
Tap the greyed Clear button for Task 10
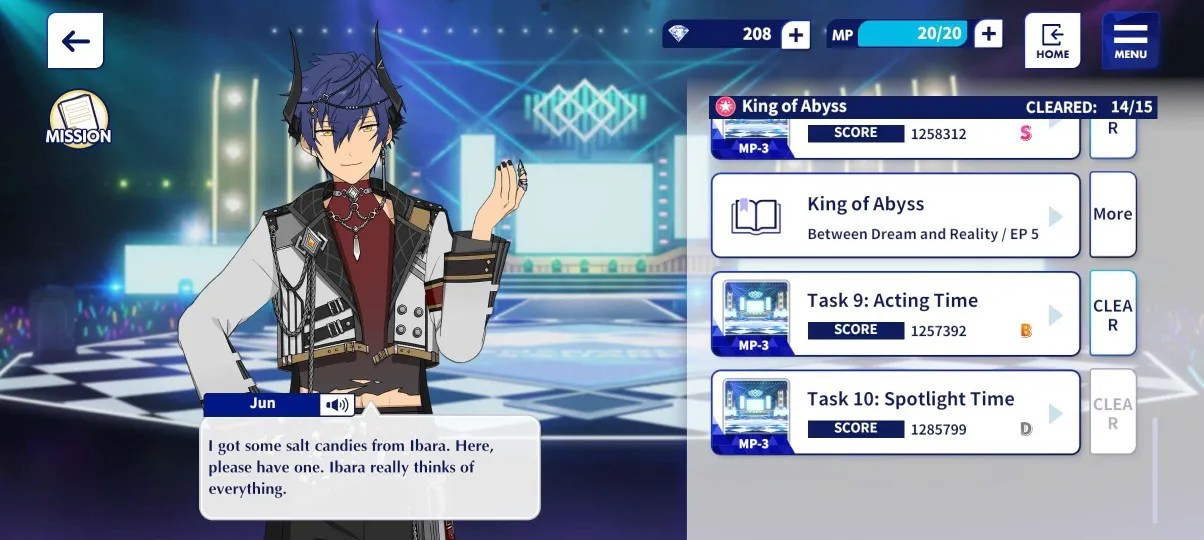[1112, 412]
